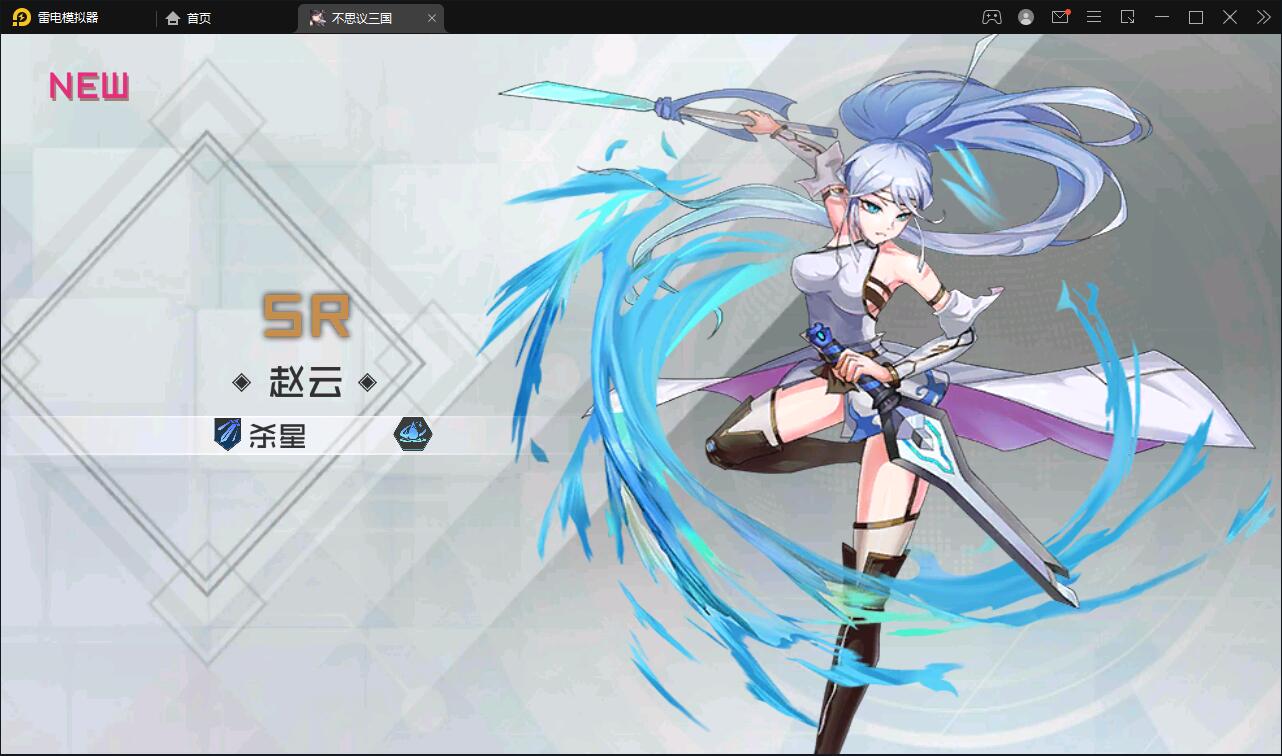
Task: Open the gamepad controls settings in LDPlayer
Action: [x=990, y=17]
